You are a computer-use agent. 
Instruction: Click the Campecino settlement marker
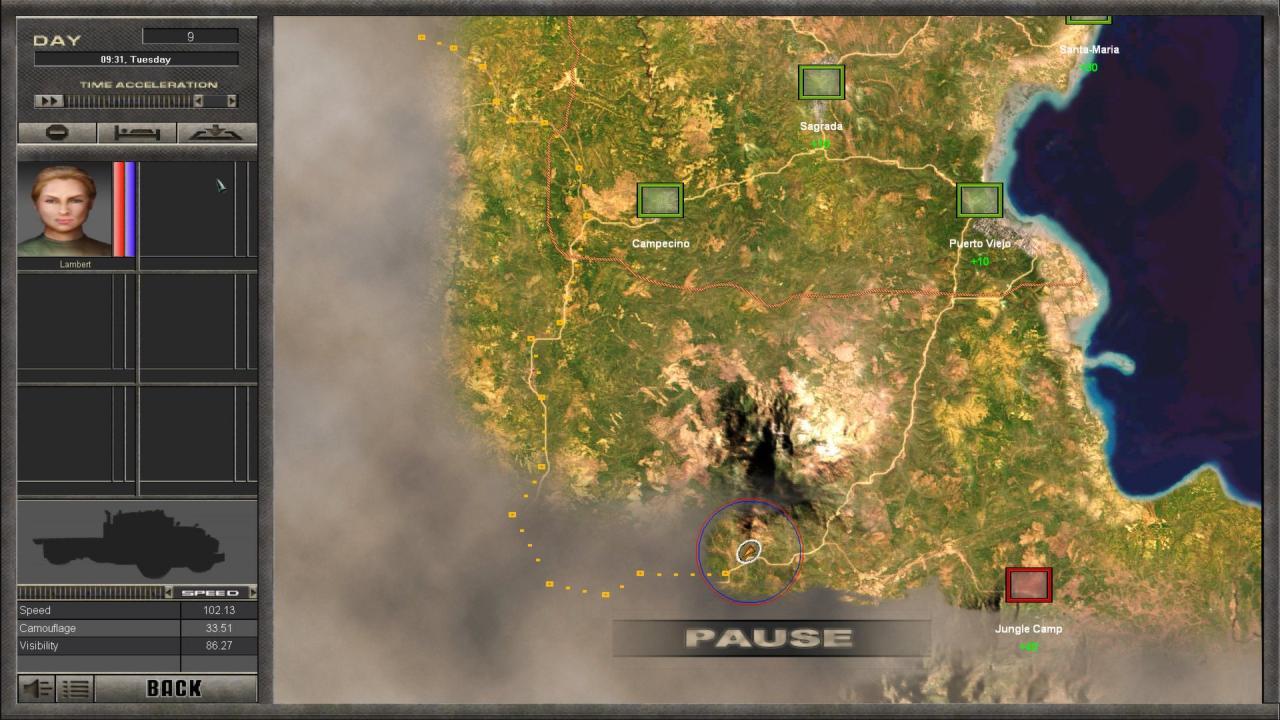pos(660,200)
